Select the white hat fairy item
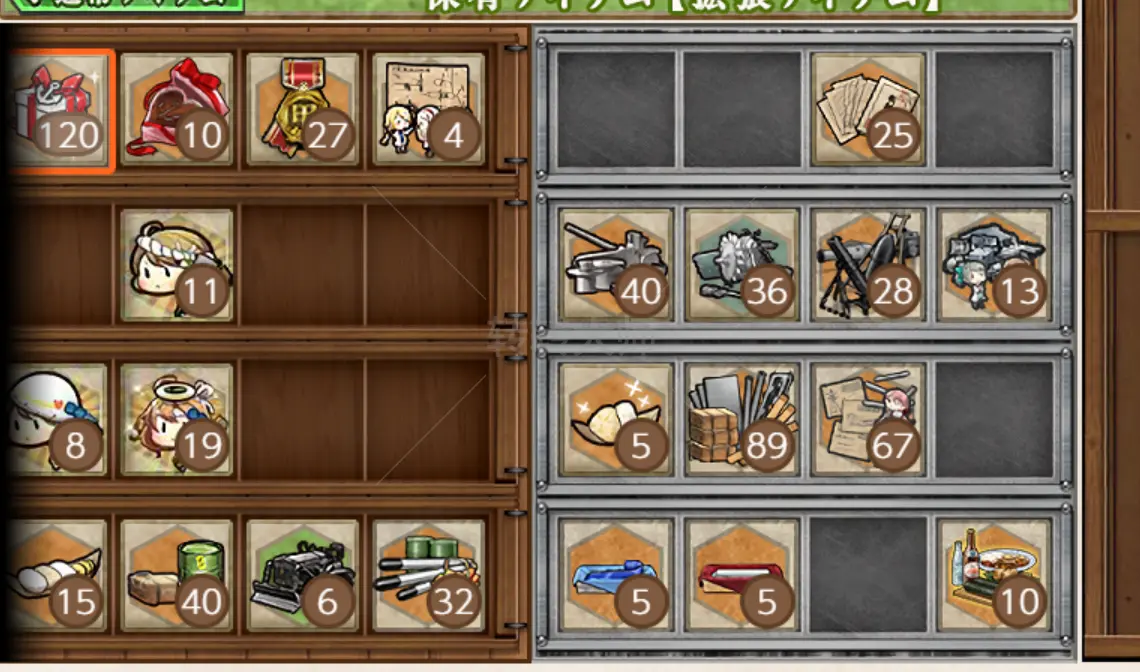This screenshot has width=1140, height=672. tap(58, 419)
